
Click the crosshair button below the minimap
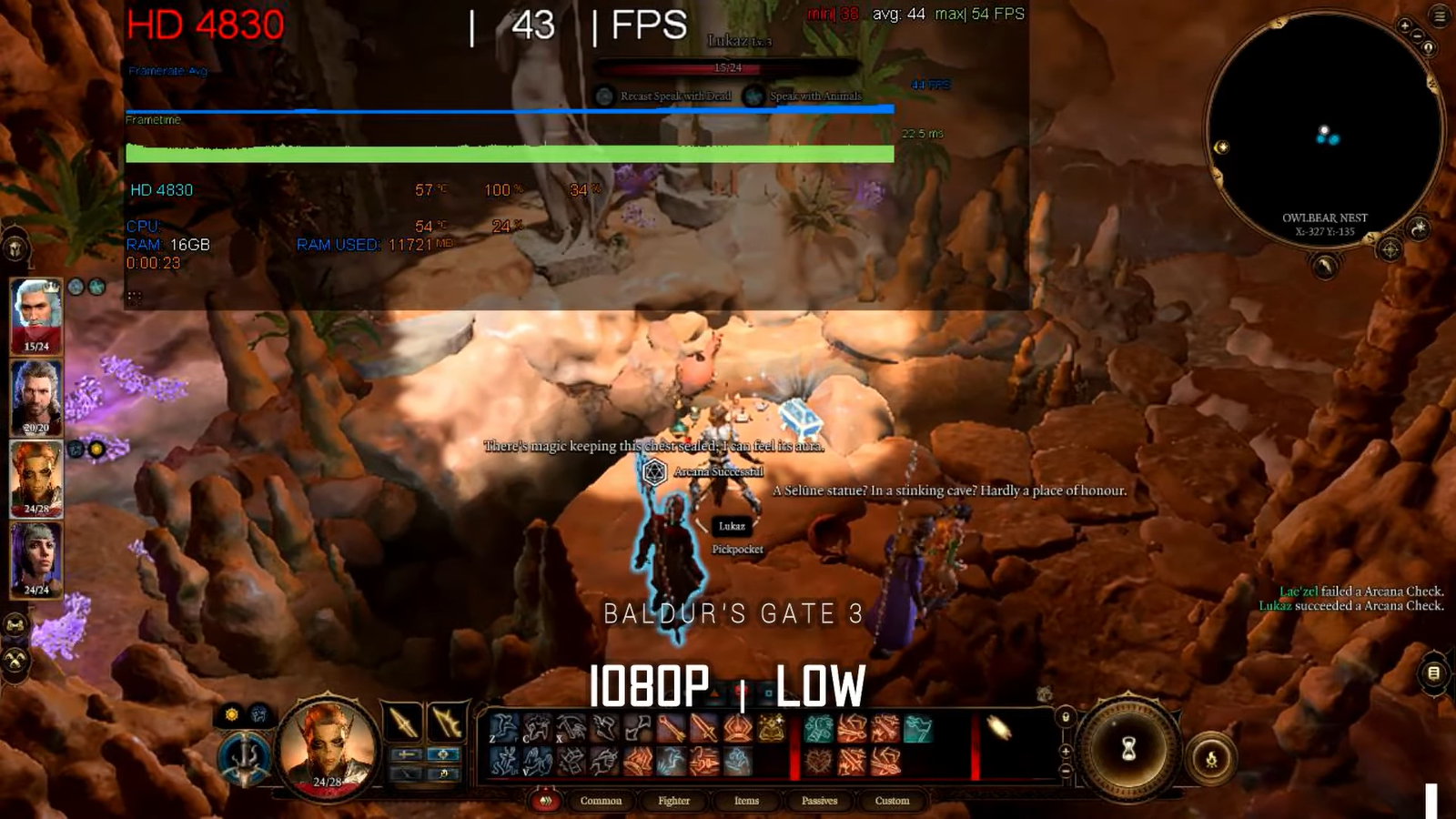click(1390, 248)
